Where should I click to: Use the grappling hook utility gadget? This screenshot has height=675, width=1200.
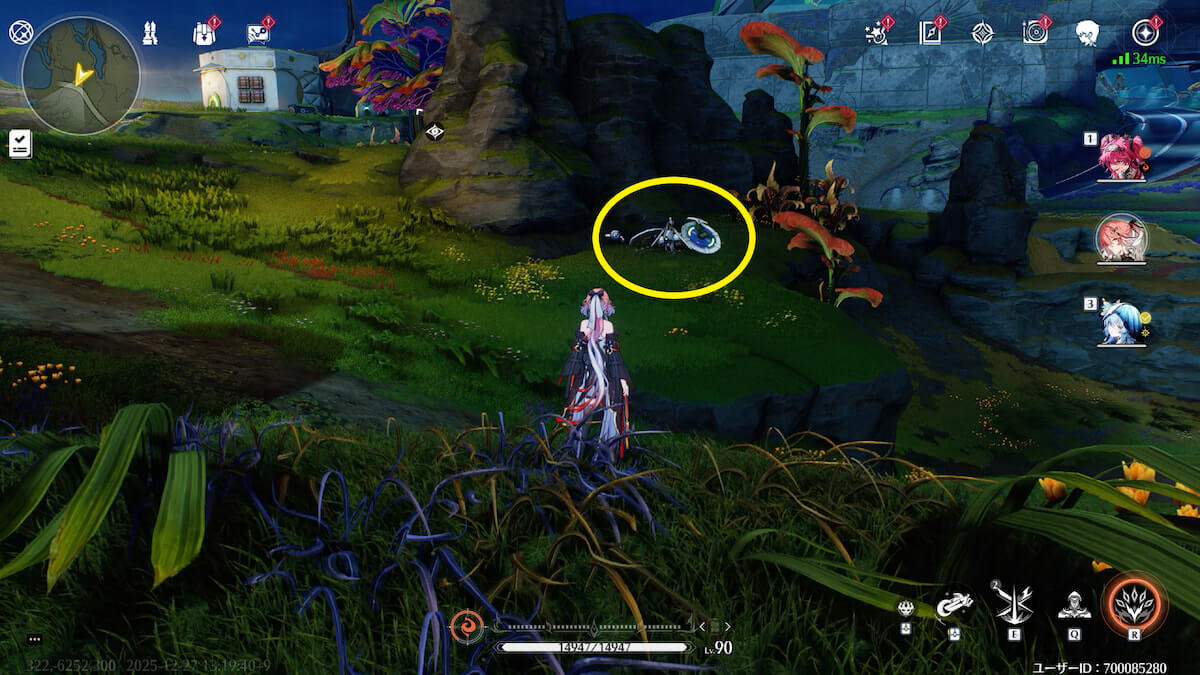coord(954,604)
